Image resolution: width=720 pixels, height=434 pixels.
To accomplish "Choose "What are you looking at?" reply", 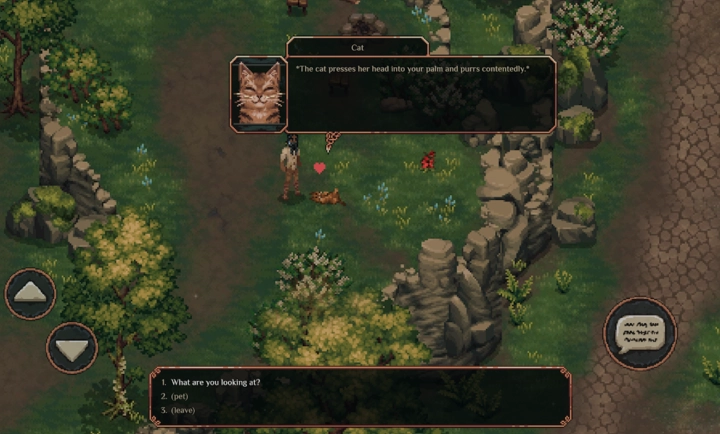I will pyautogui.click(x=215, y=382).
